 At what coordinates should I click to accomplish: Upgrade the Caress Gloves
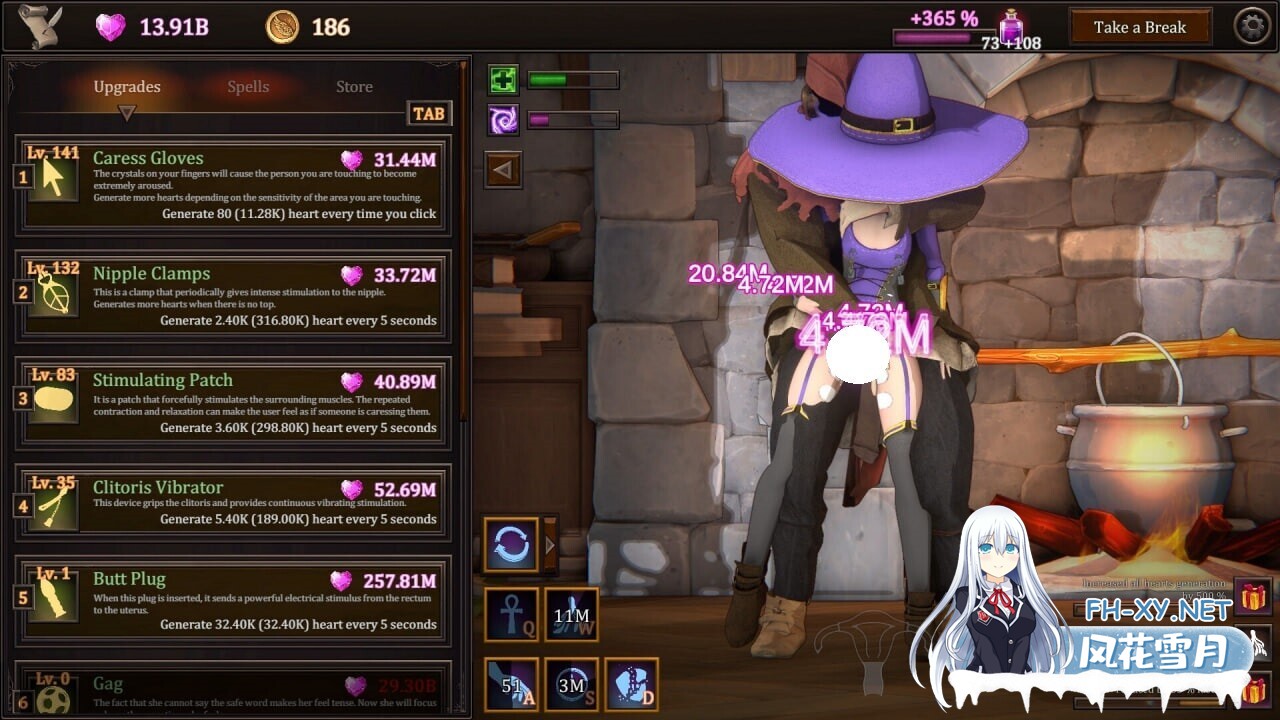(233, 185)
